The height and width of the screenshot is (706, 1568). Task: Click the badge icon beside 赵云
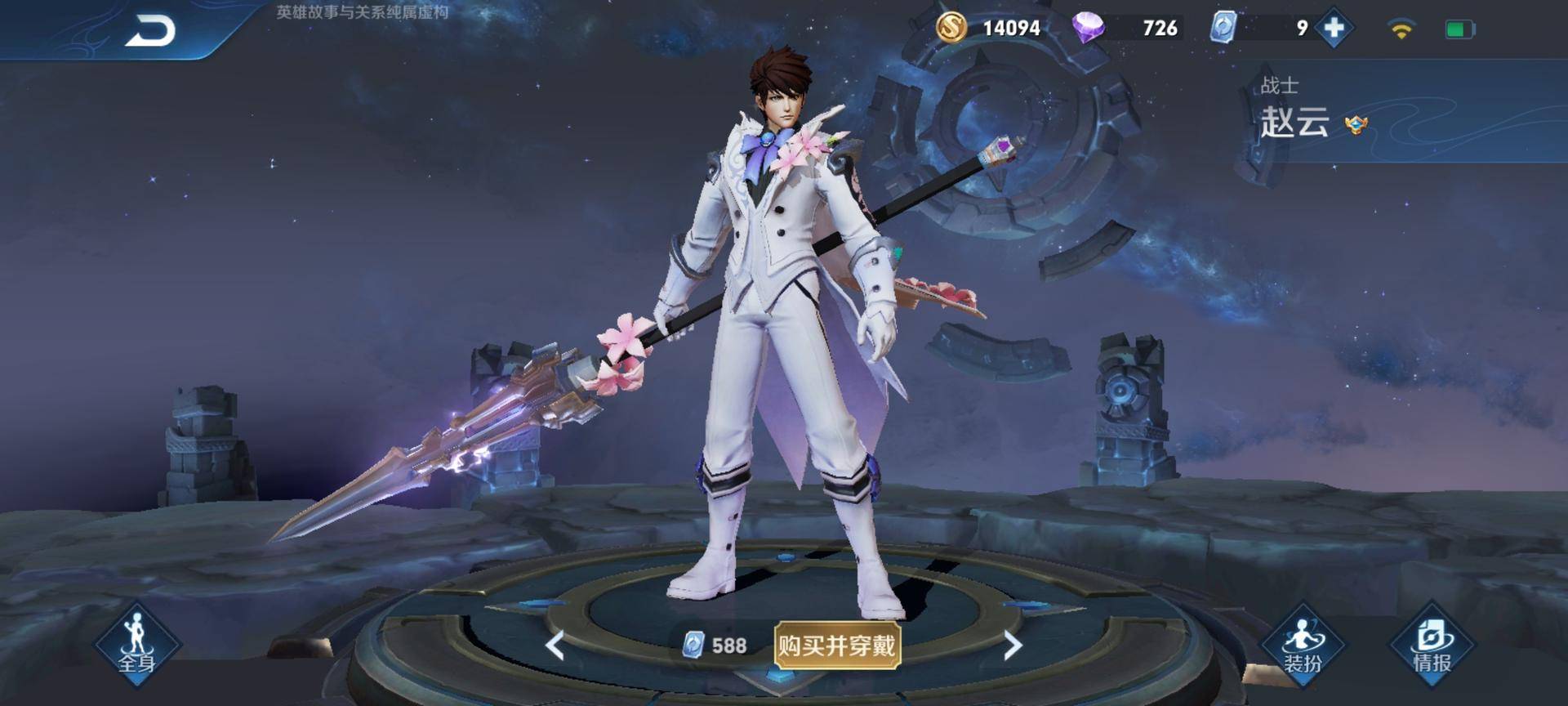coord(1356,125)
